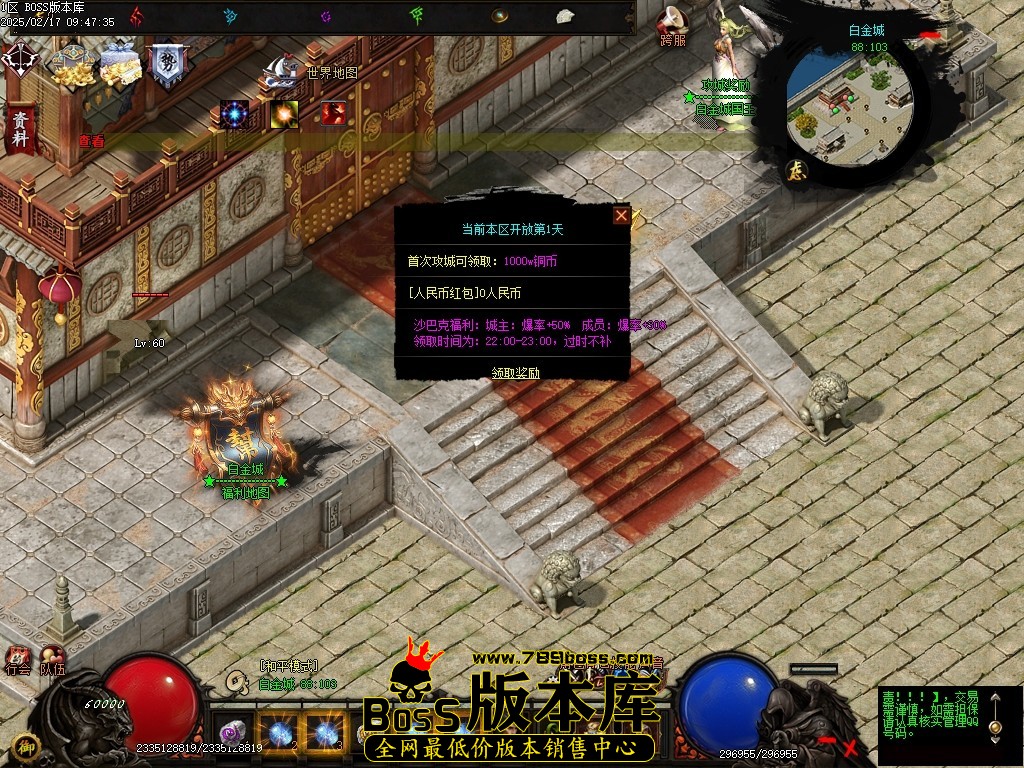
Task: Click the round gold 御 button
Action: coord(27,746)
